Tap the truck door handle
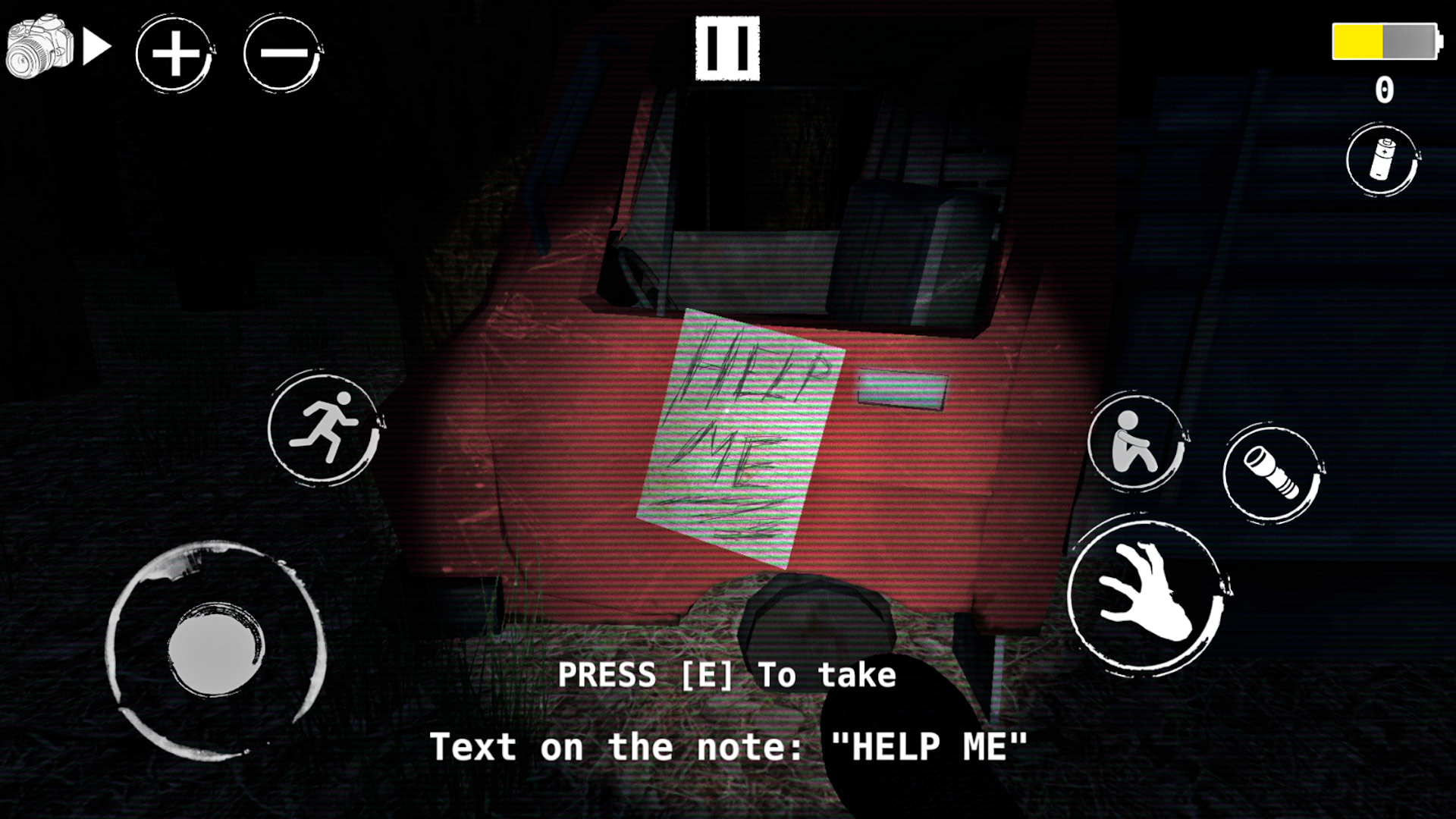The image size is (1456, 819). (x=902, y=387)
